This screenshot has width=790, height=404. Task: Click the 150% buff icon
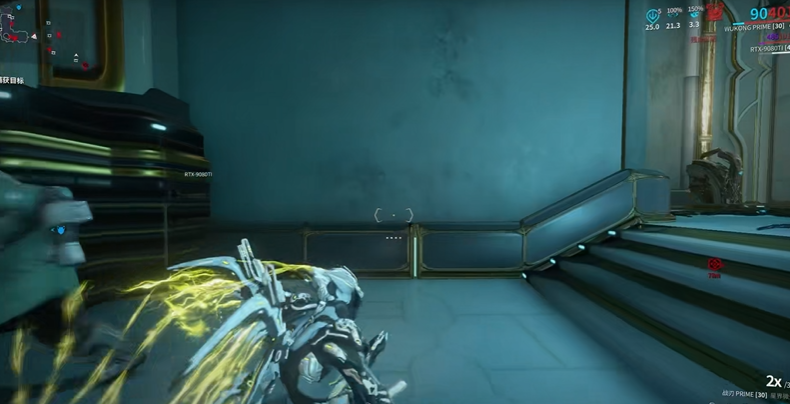695,15
